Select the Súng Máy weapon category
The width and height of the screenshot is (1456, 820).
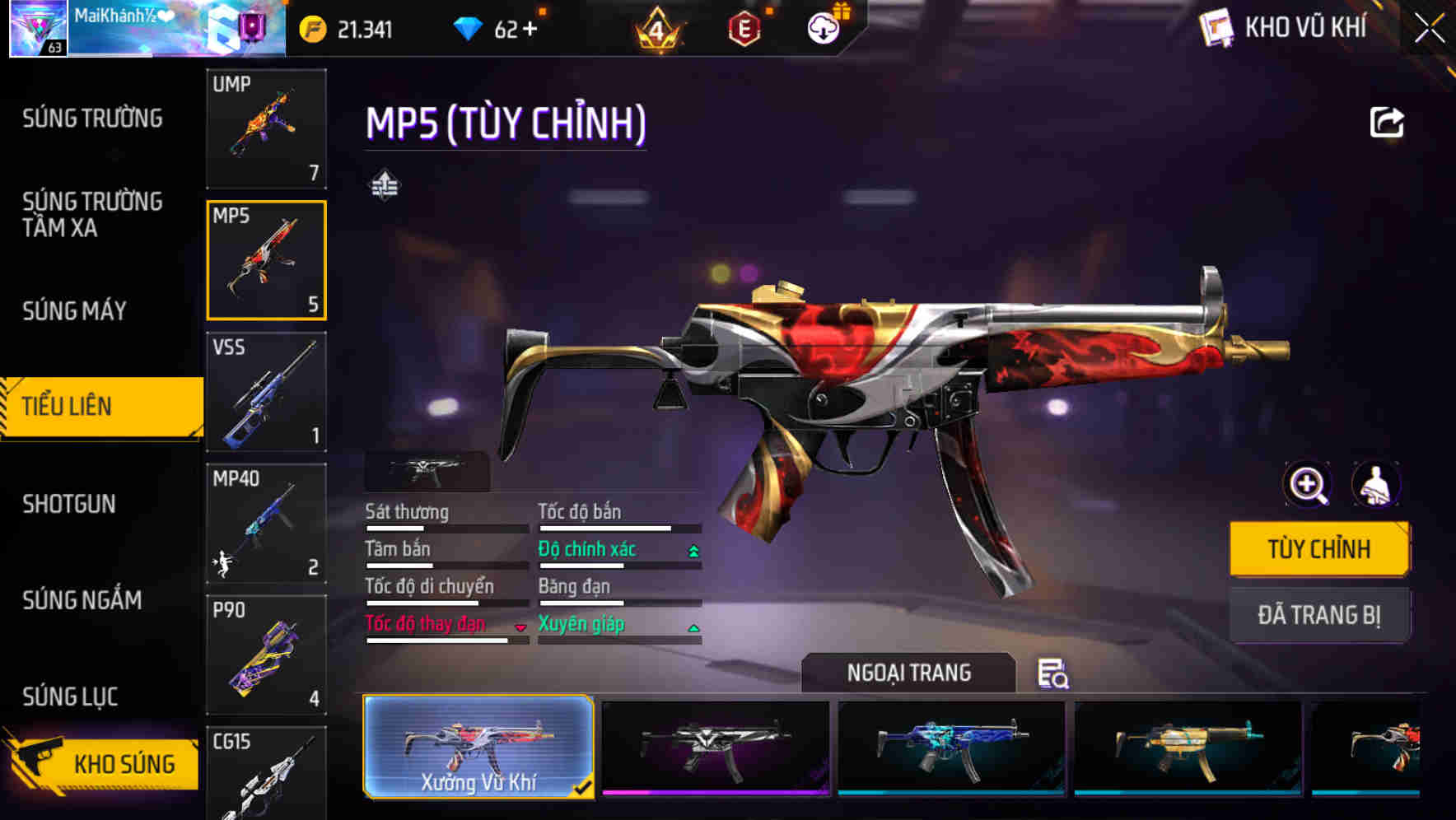(74, 311)
